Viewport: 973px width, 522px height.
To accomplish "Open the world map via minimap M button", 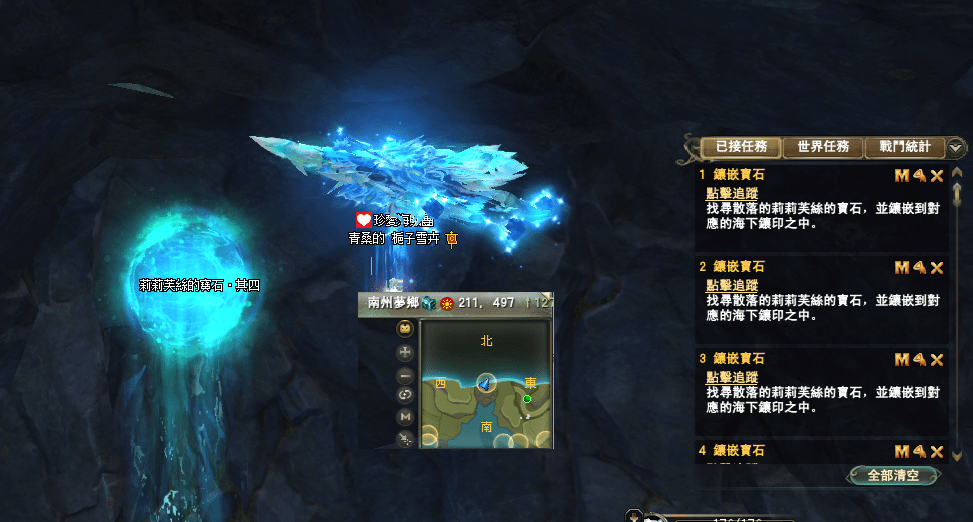I will pos(405,416).
